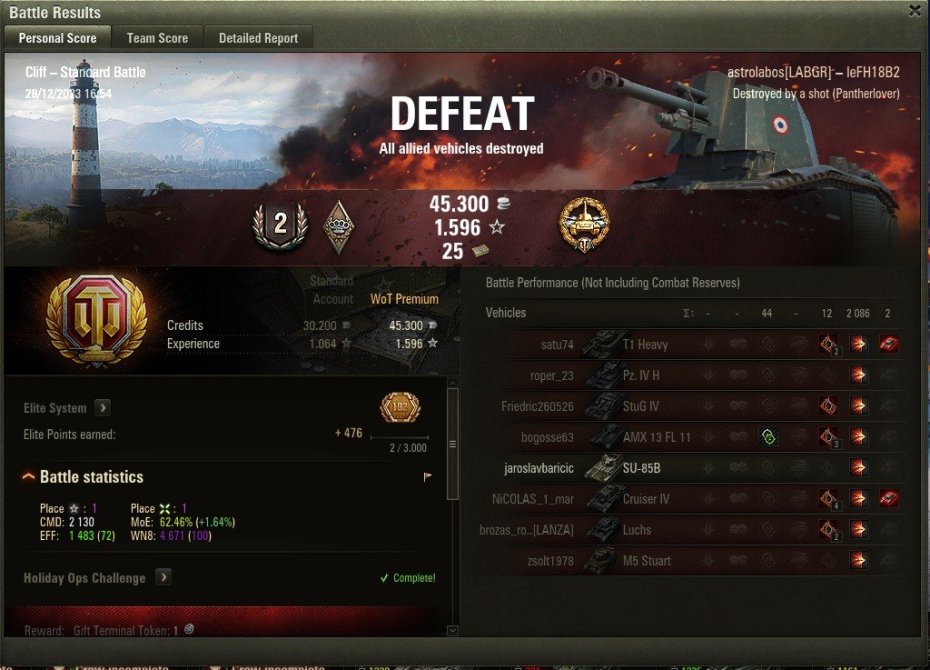Select the roper_23 Pz. IV H row

tap(690, 376)
